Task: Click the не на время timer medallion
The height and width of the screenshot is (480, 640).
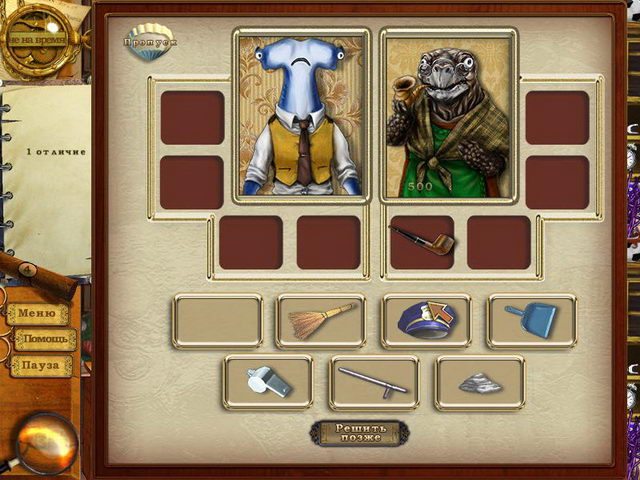Action: (x=38, y=39)
